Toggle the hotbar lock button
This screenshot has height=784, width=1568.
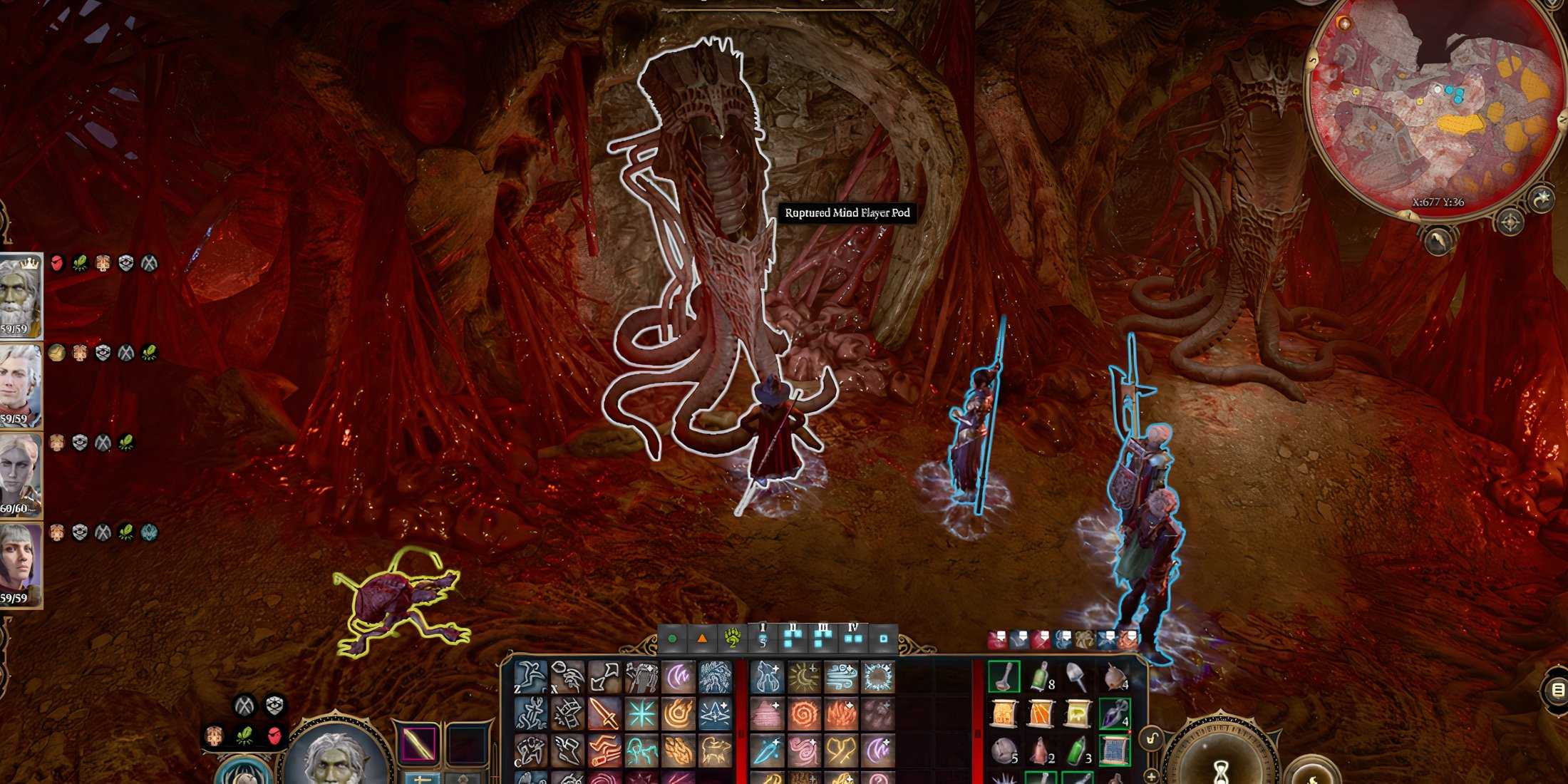pyautogui.click(x=1152, y=740)
